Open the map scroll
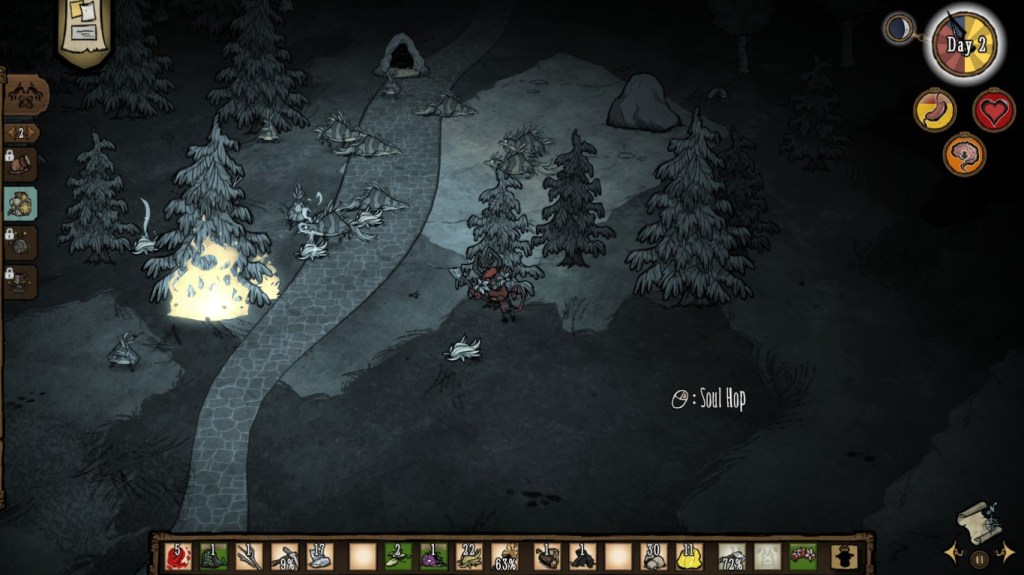The width and height of the screenshot is (1024, 575). pyautogui.click(x=978, y=522)
